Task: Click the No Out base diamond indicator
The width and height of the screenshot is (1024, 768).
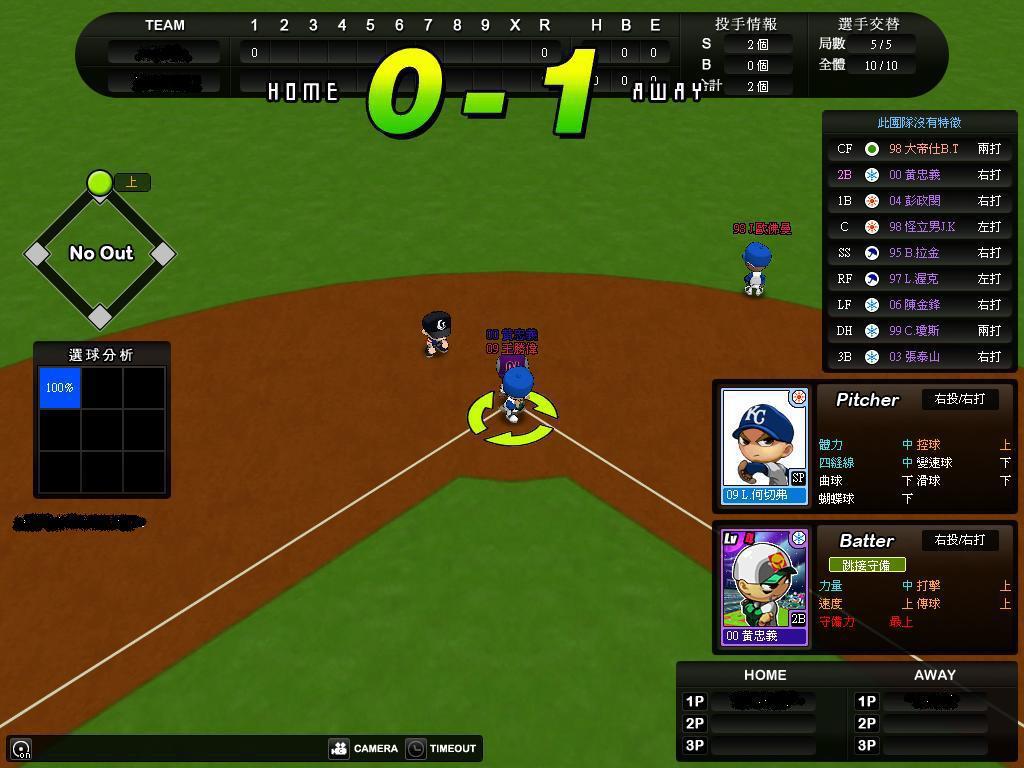Action: (100, 253)
